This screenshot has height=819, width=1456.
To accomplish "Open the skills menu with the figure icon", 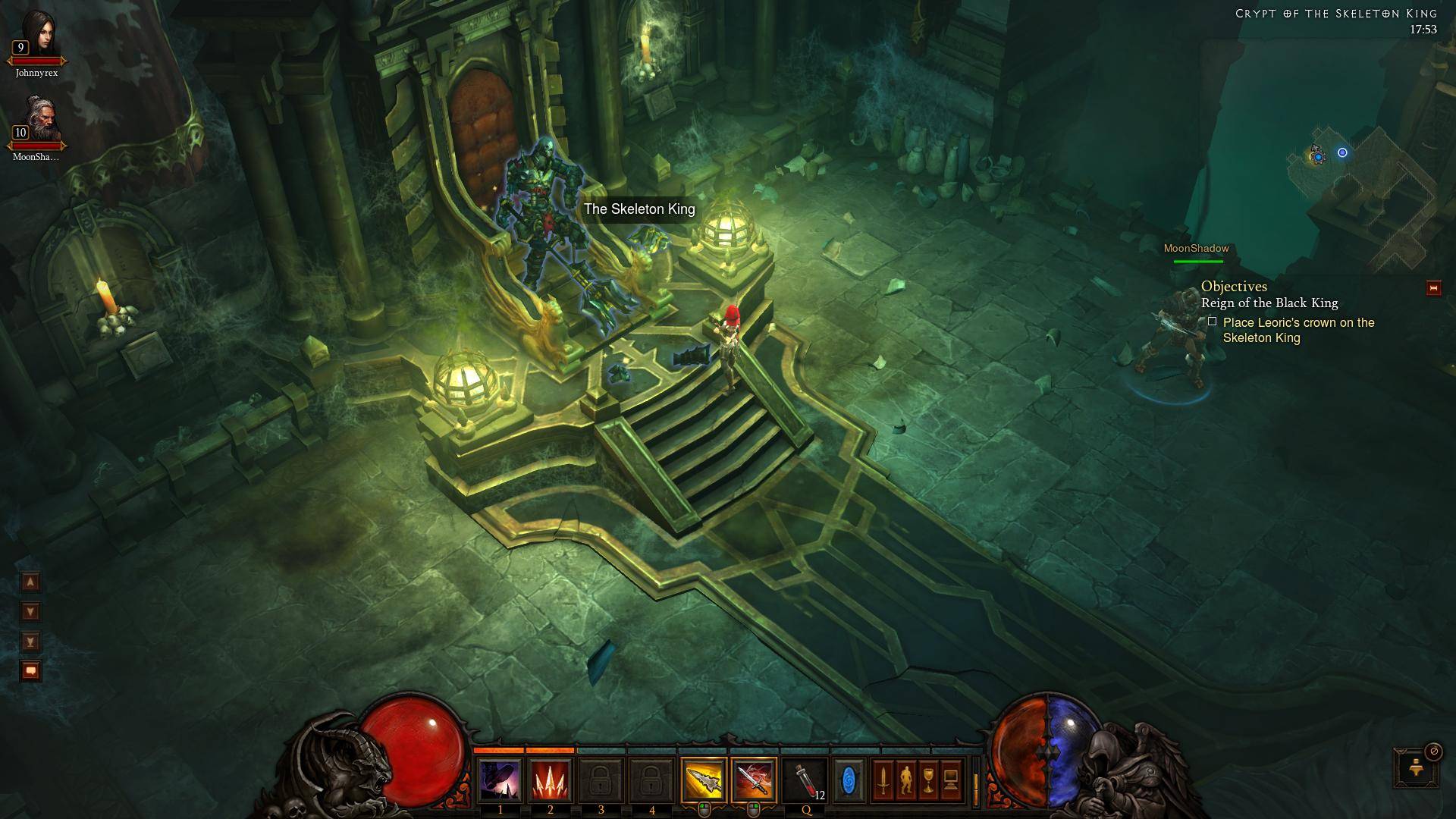I will click(905, 780).
